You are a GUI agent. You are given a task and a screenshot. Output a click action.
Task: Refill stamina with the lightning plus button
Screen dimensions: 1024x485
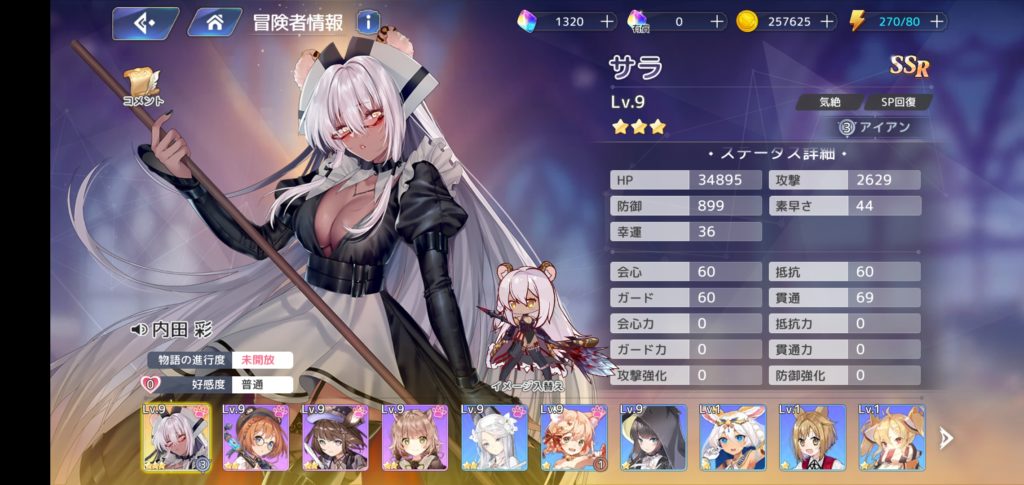tap(935, 21)
